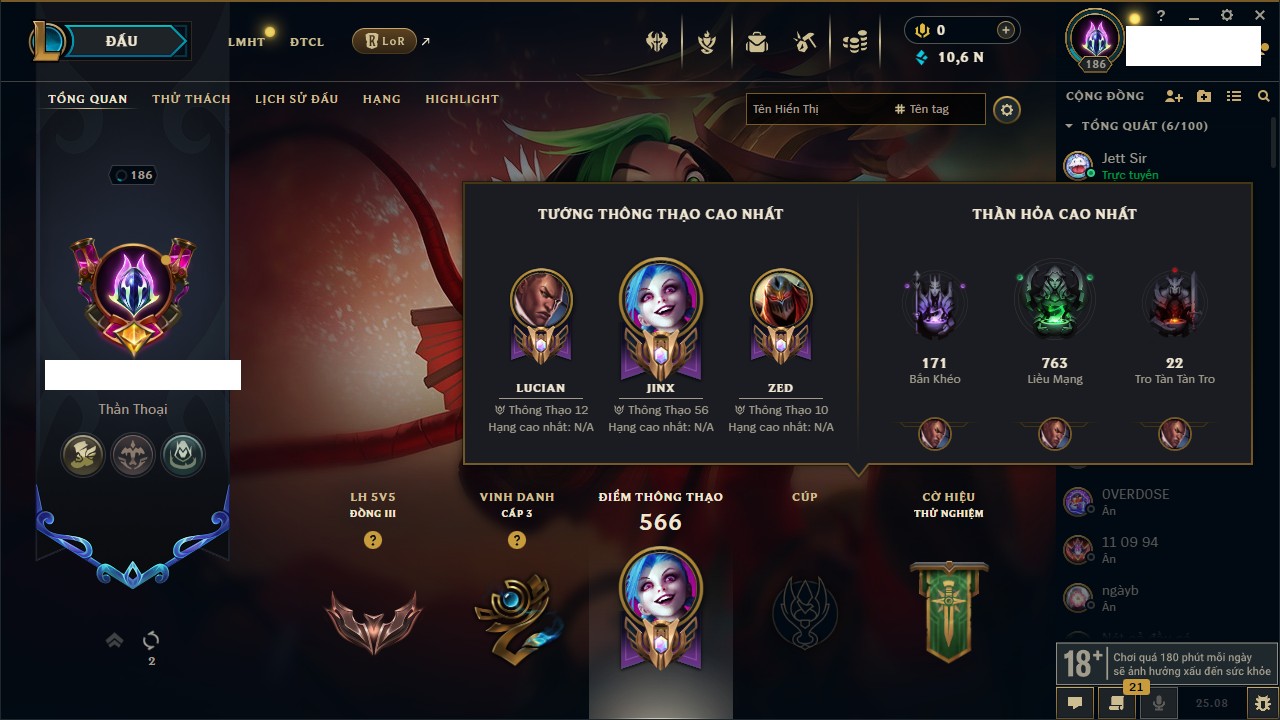The height and width of the screenshot is (720, 1280).
Task: Click the plus button to buy RP
Action: (x=1006, y=30)
